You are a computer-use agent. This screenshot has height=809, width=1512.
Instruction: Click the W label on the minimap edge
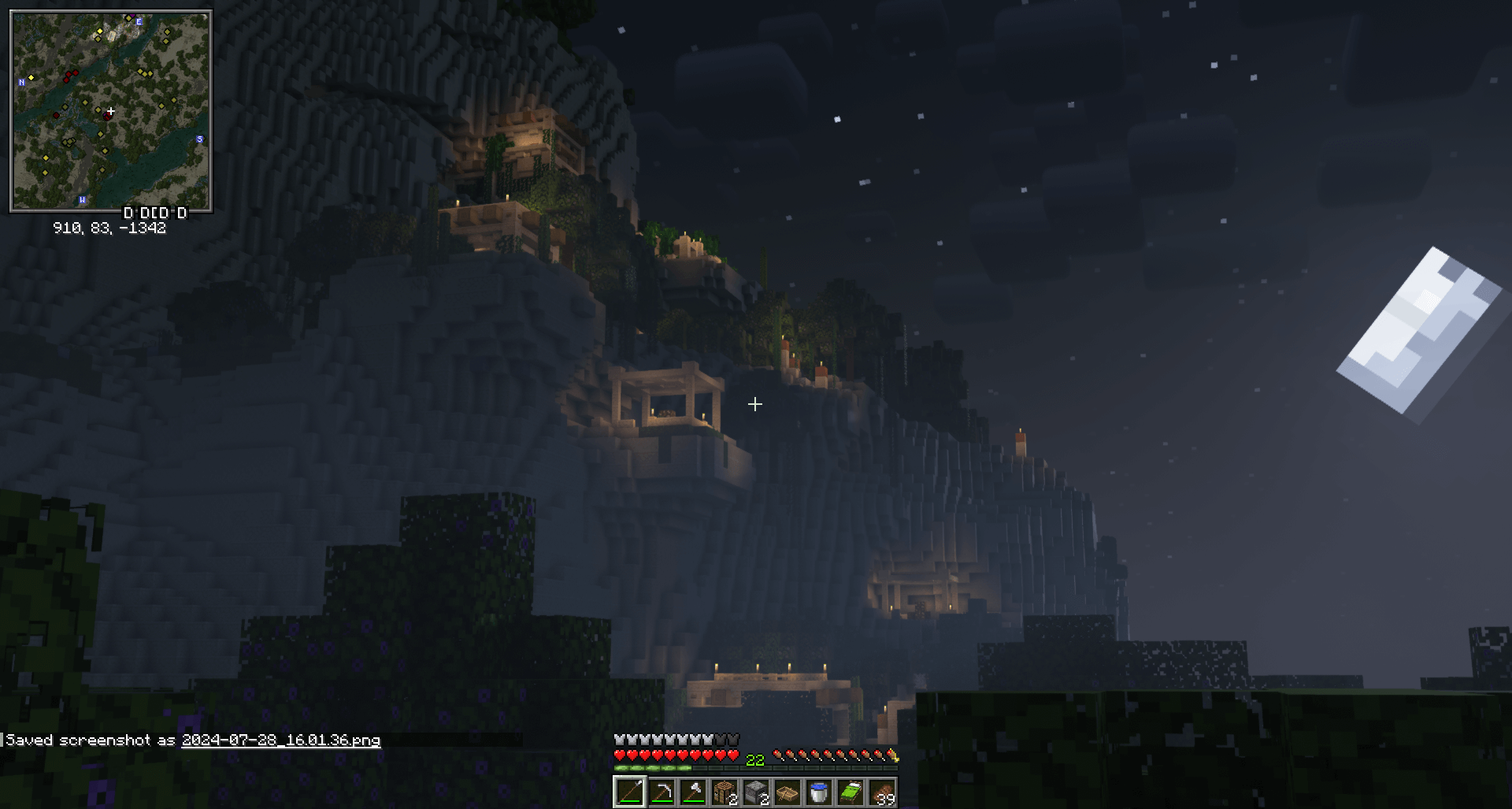coord(82,199)
